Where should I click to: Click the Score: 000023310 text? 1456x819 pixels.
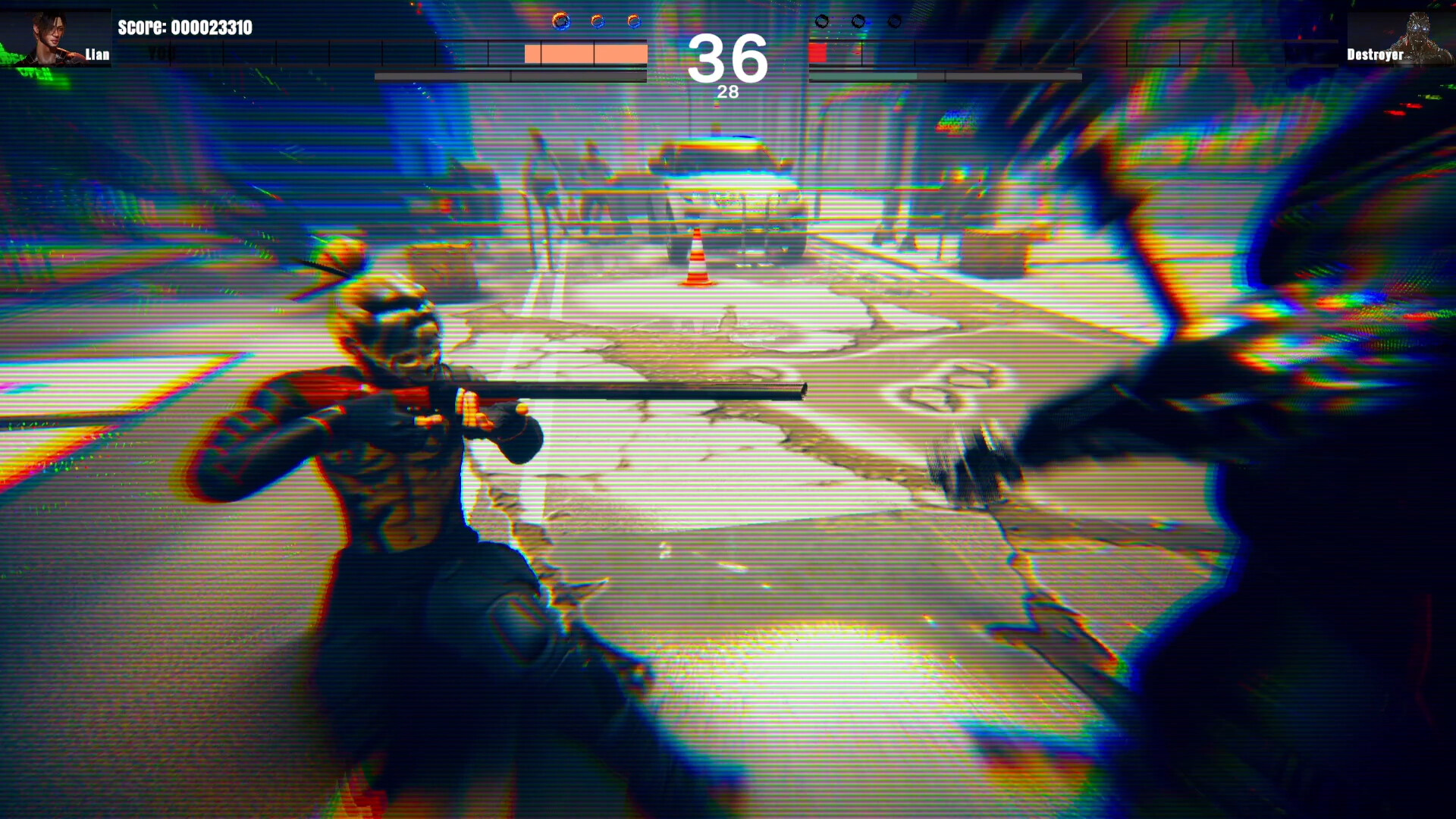tap(185, 27)
